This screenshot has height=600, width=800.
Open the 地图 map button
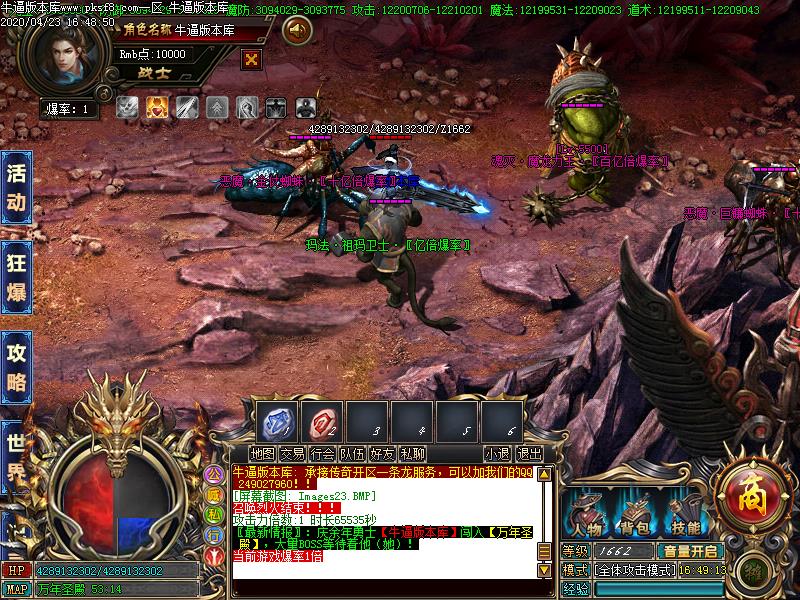pos(263,454)
